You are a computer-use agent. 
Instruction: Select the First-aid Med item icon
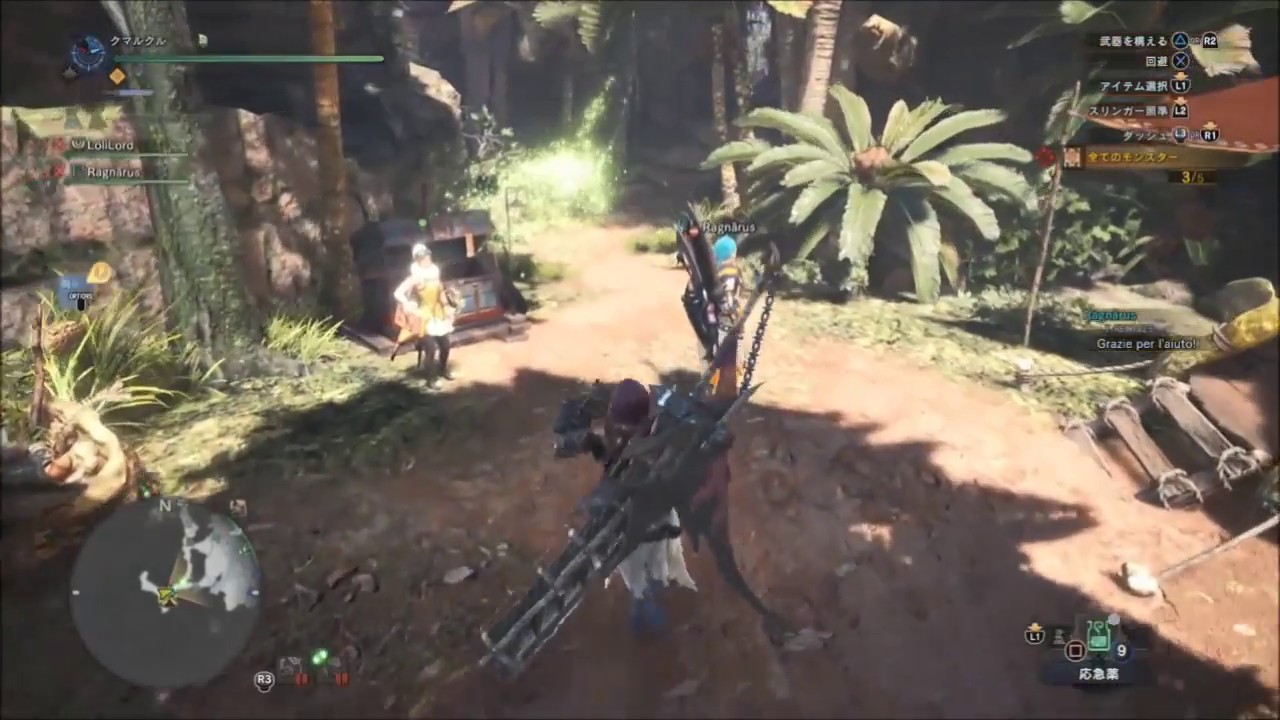[1098, 636]
